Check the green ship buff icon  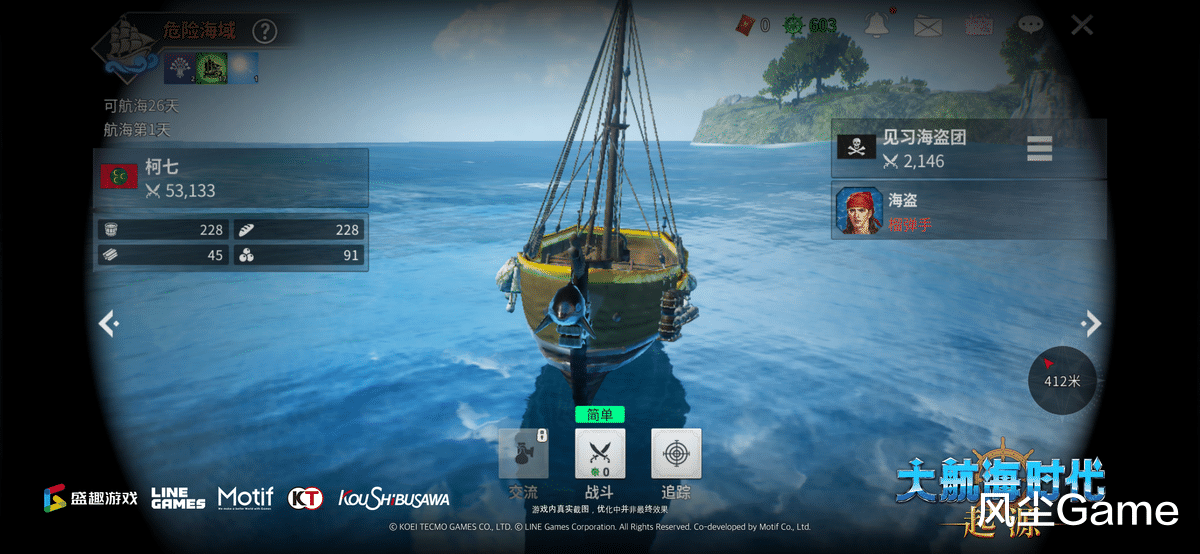211,67
